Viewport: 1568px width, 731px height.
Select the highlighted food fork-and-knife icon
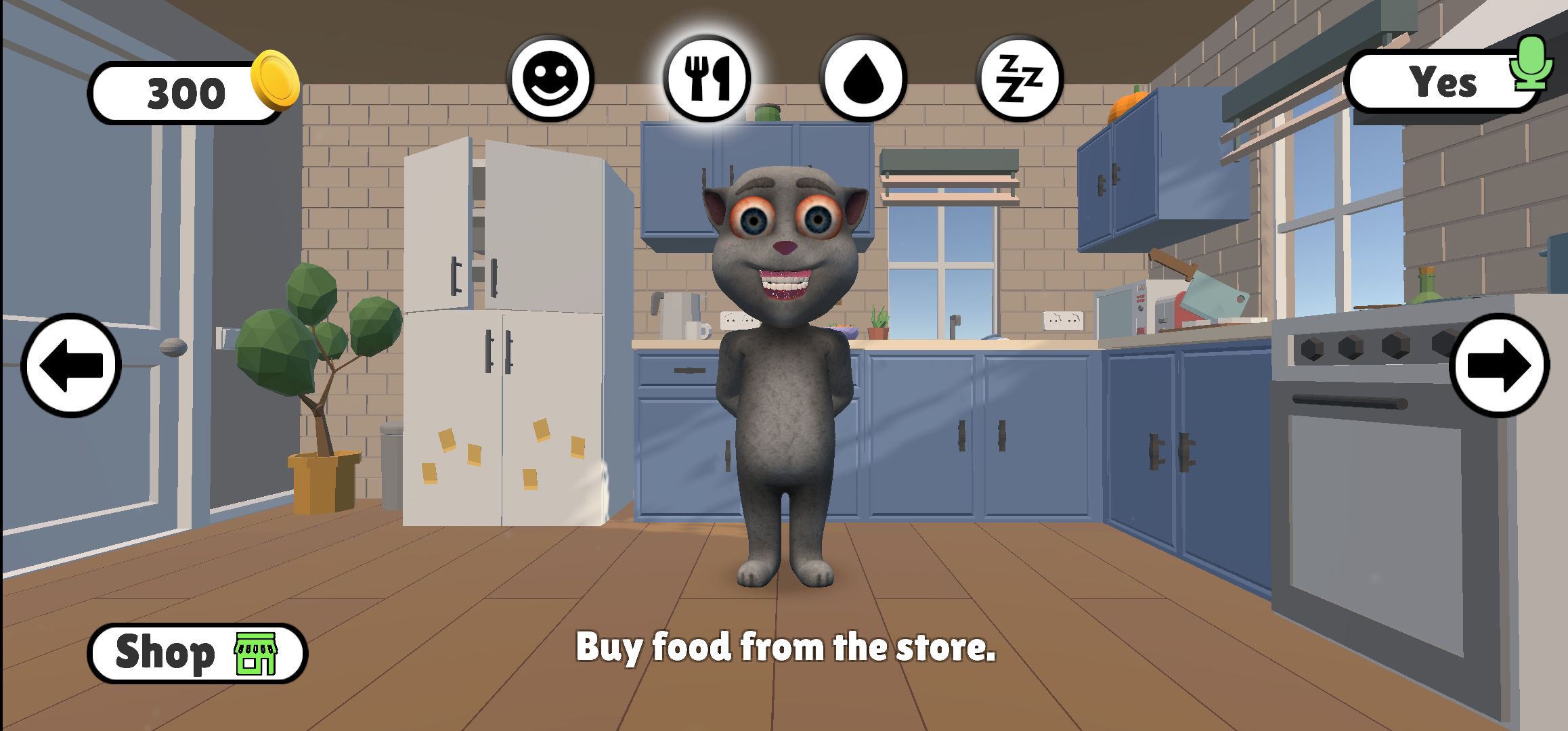coord(708,80)
